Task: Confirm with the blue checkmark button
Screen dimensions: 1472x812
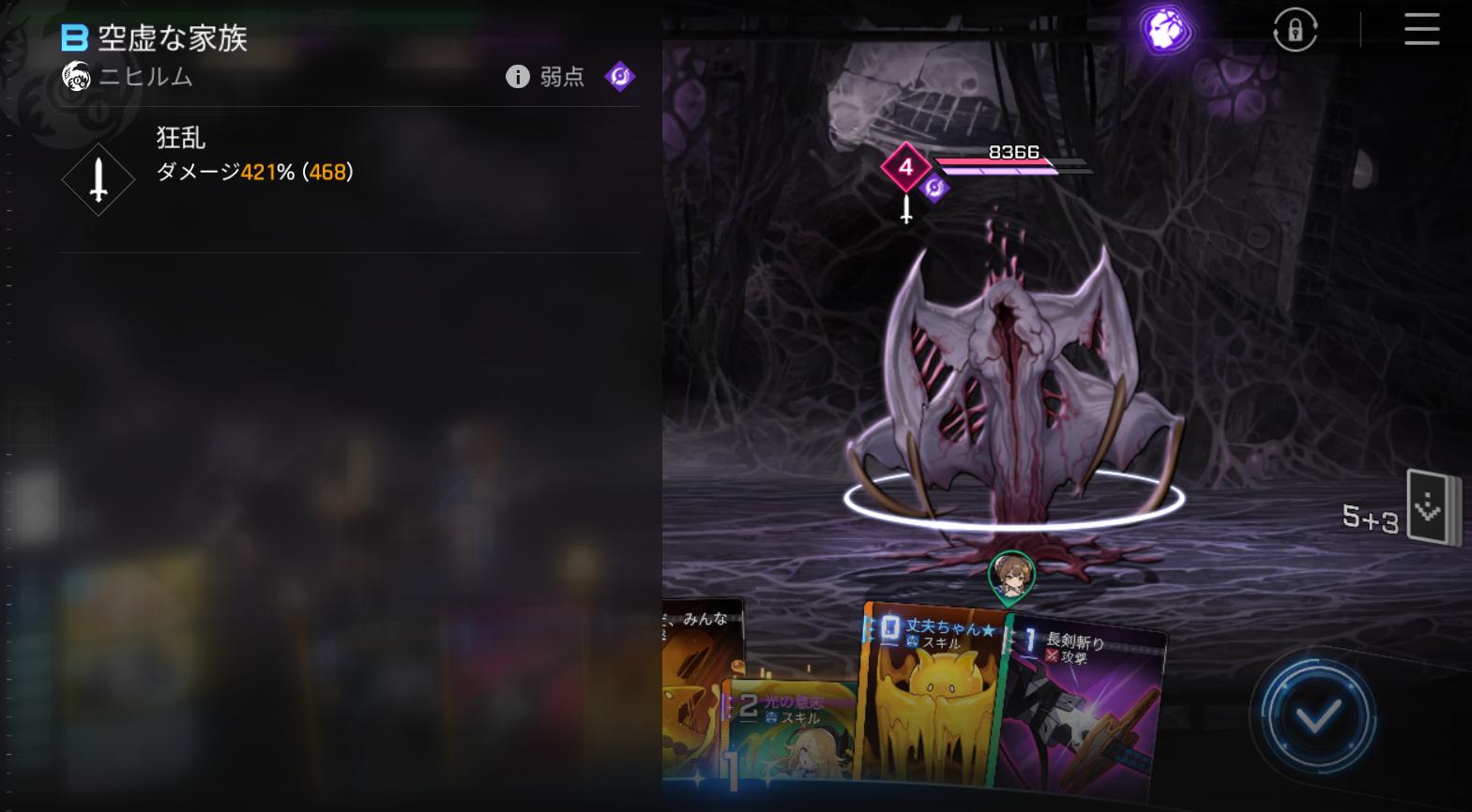Action: tap(1318, 717)
